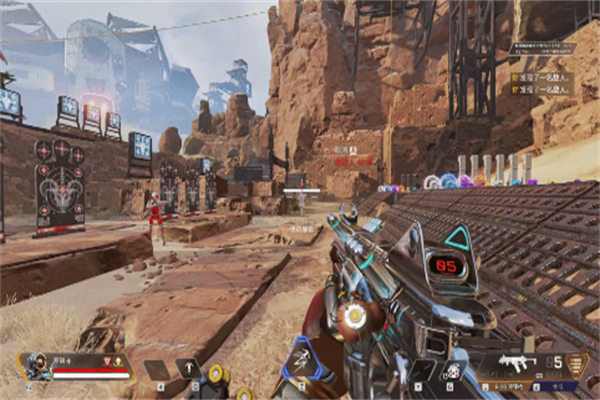Select the grenade ordnance slot

(x=452, y=369)
